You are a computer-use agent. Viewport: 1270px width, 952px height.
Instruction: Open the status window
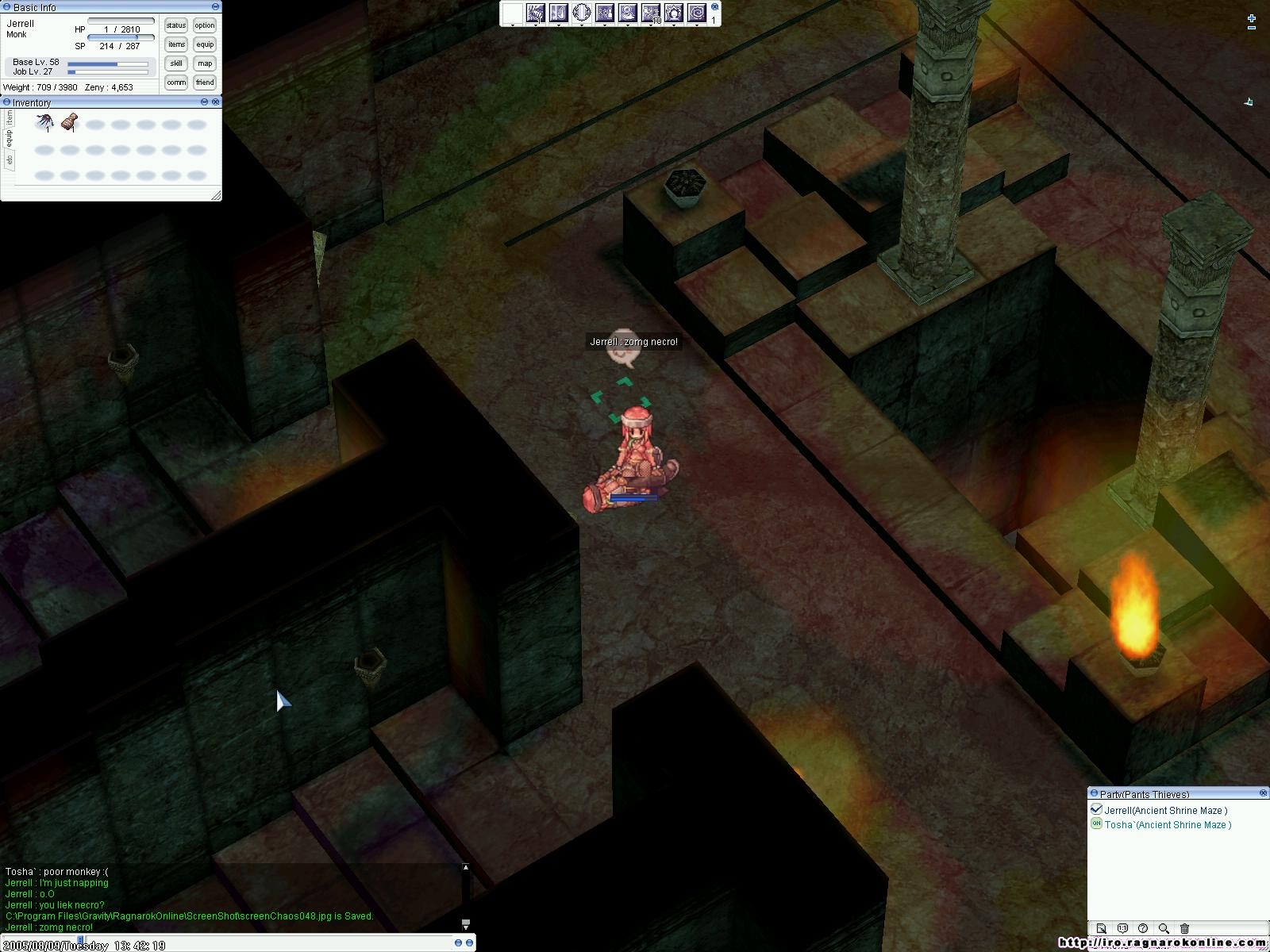(x=176, y=25)
